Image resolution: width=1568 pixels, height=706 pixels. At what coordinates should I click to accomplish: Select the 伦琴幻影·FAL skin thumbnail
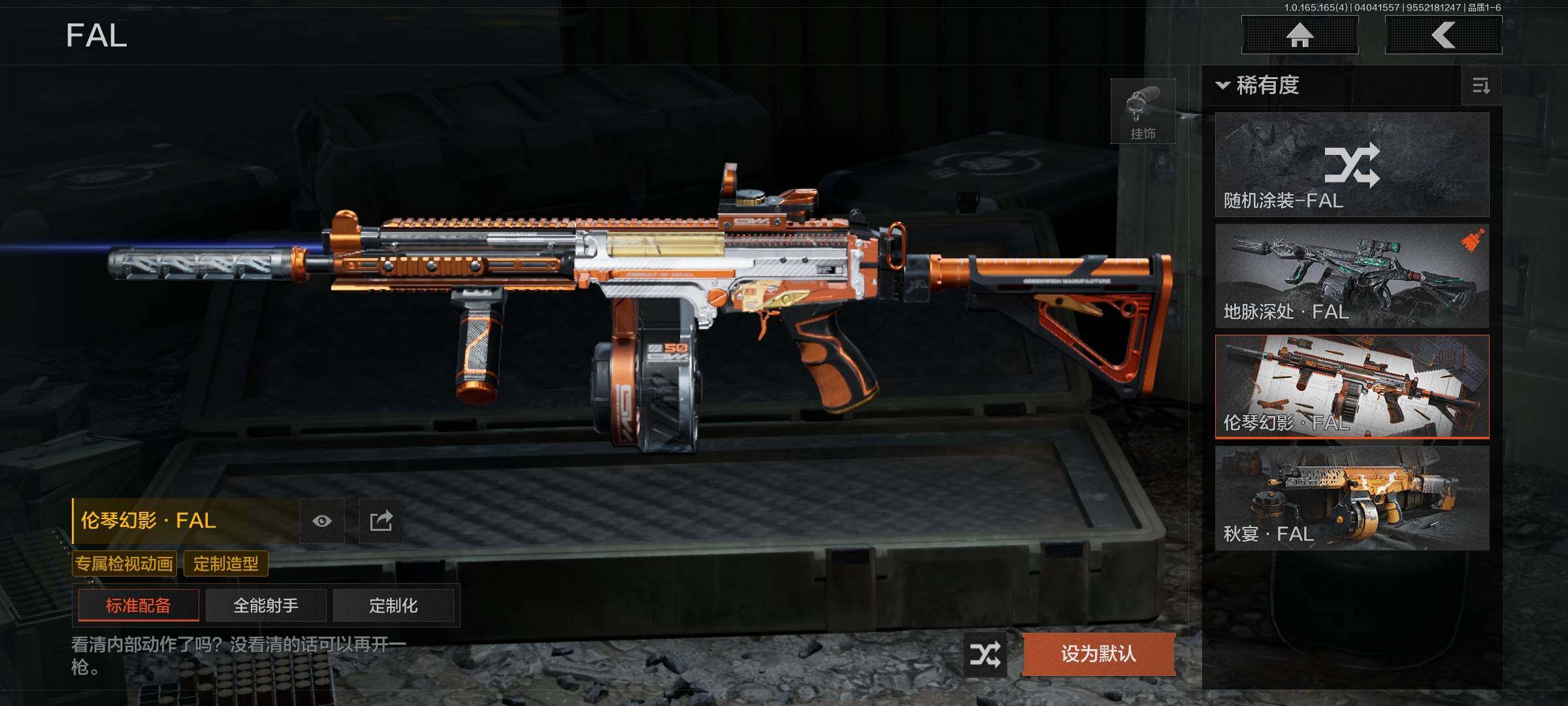click(x=1352, y=386)
